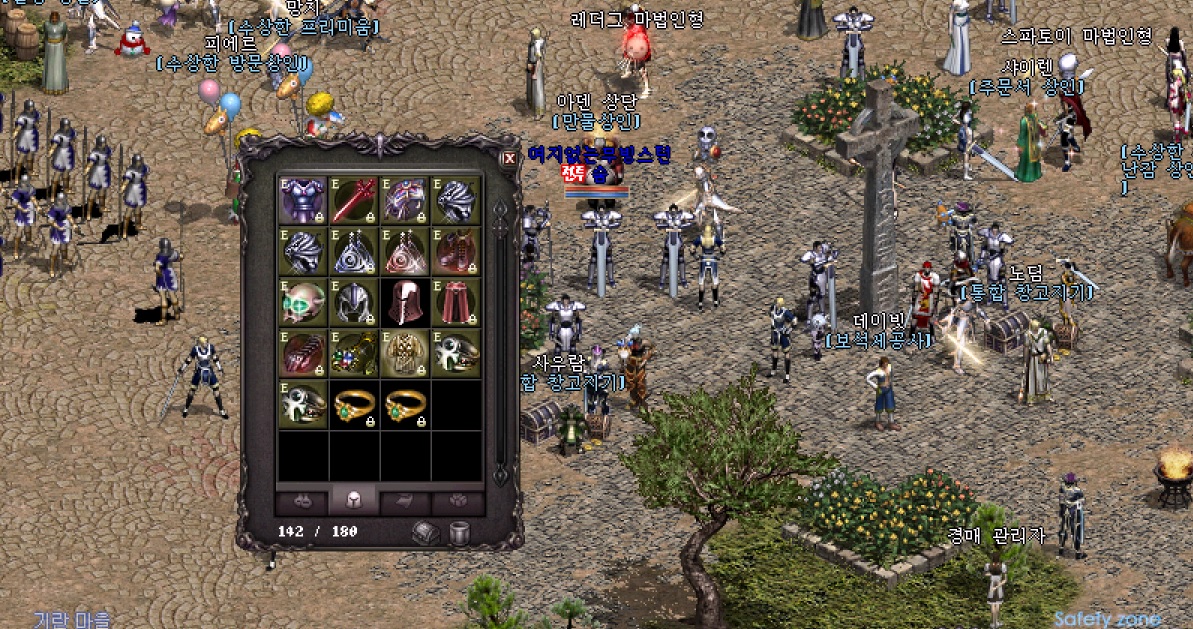Click the inventory scrollbar's up arrow

[502, 209]
